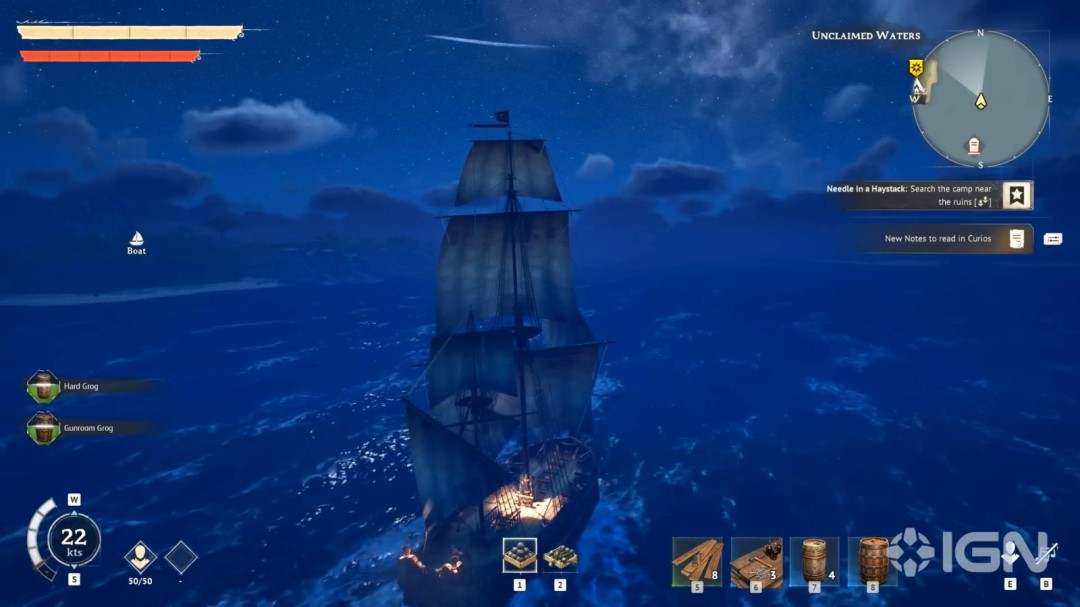Choose the light wooden barrel slot
1080x607 pixels.
pyautogui.click(x=814, y=560)
